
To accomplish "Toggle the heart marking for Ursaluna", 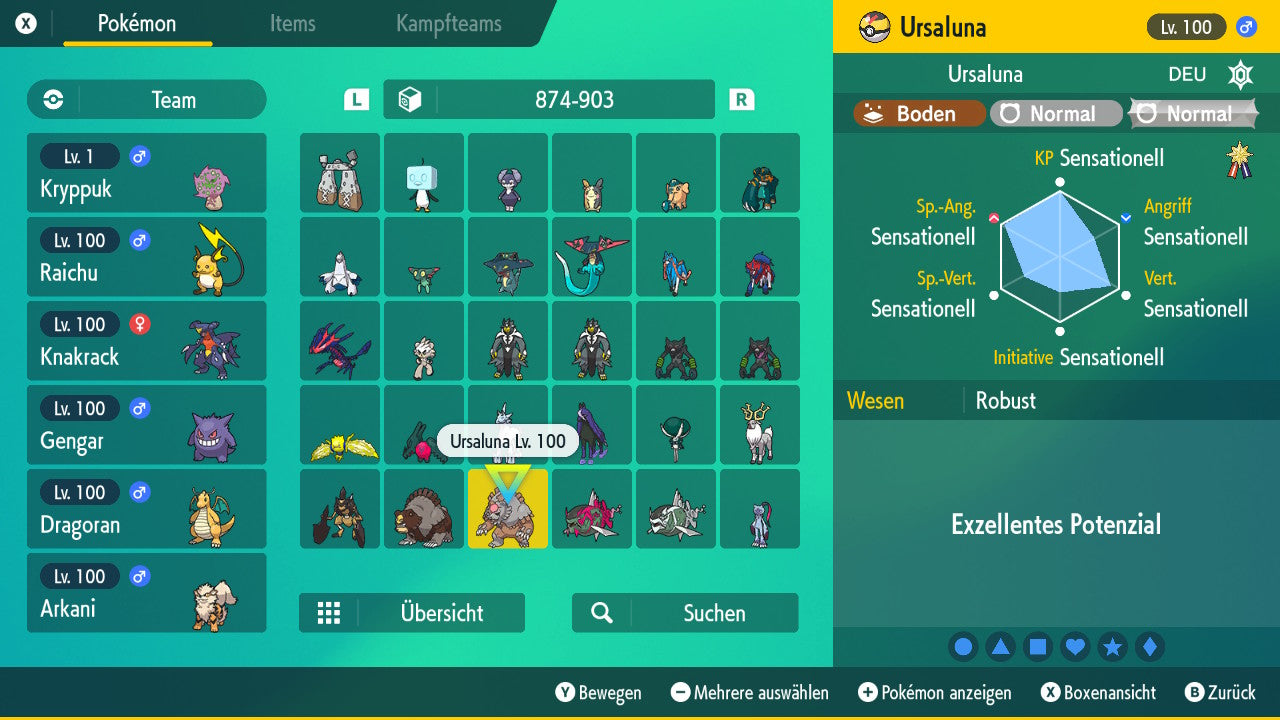I will (x=1075, y=647).
